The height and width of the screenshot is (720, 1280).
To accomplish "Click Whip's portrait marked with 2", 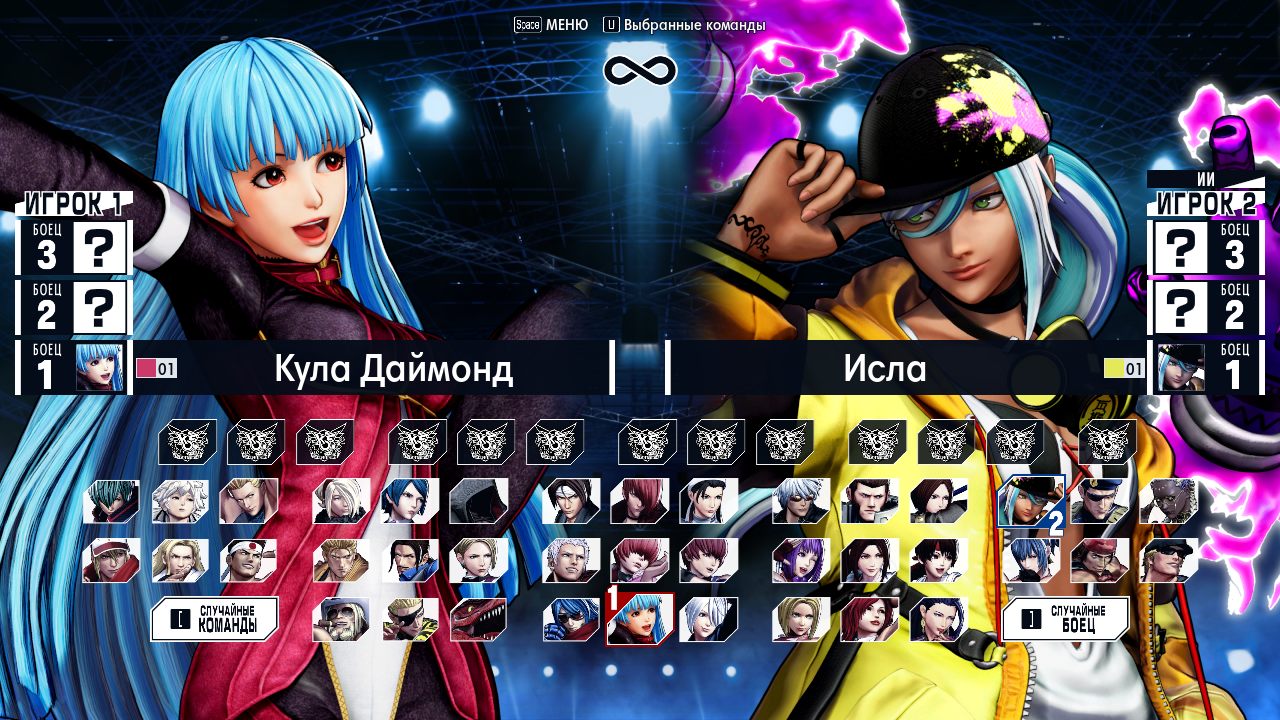I will click(x=1030, y=502).
